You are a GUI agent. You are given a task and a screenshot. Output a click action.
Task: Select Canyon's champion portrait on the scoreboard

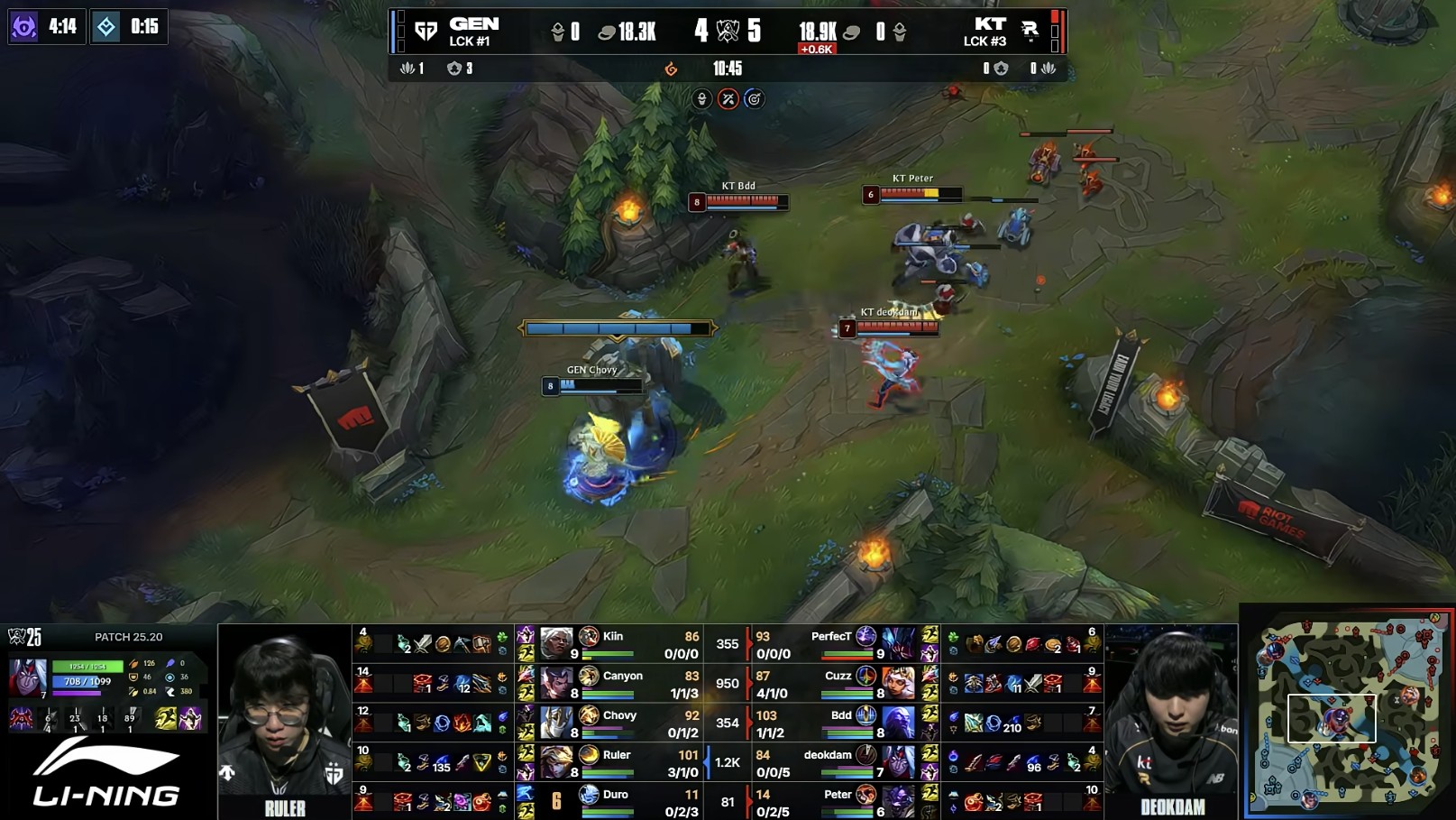click(556, 683)
